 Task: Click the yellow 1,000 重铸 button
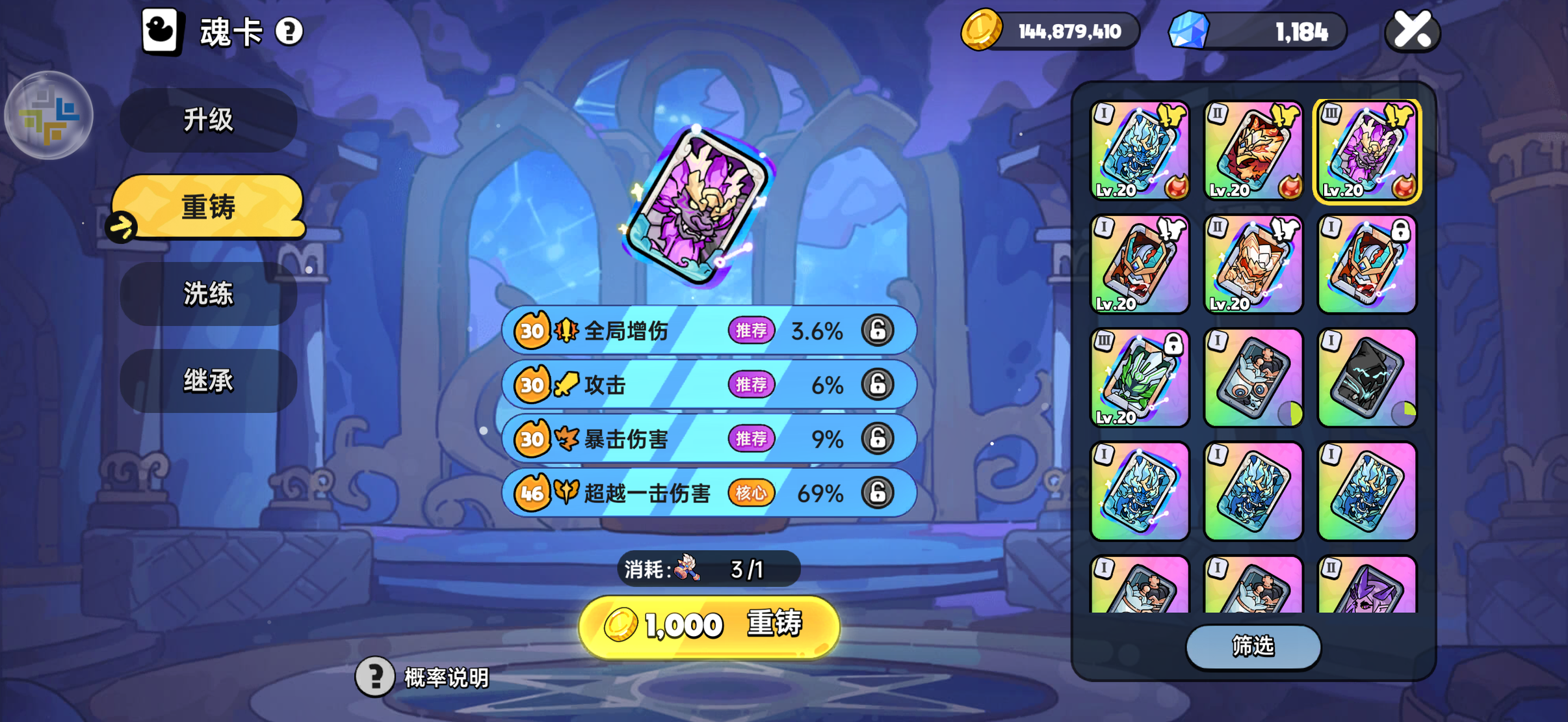[709, 626]
